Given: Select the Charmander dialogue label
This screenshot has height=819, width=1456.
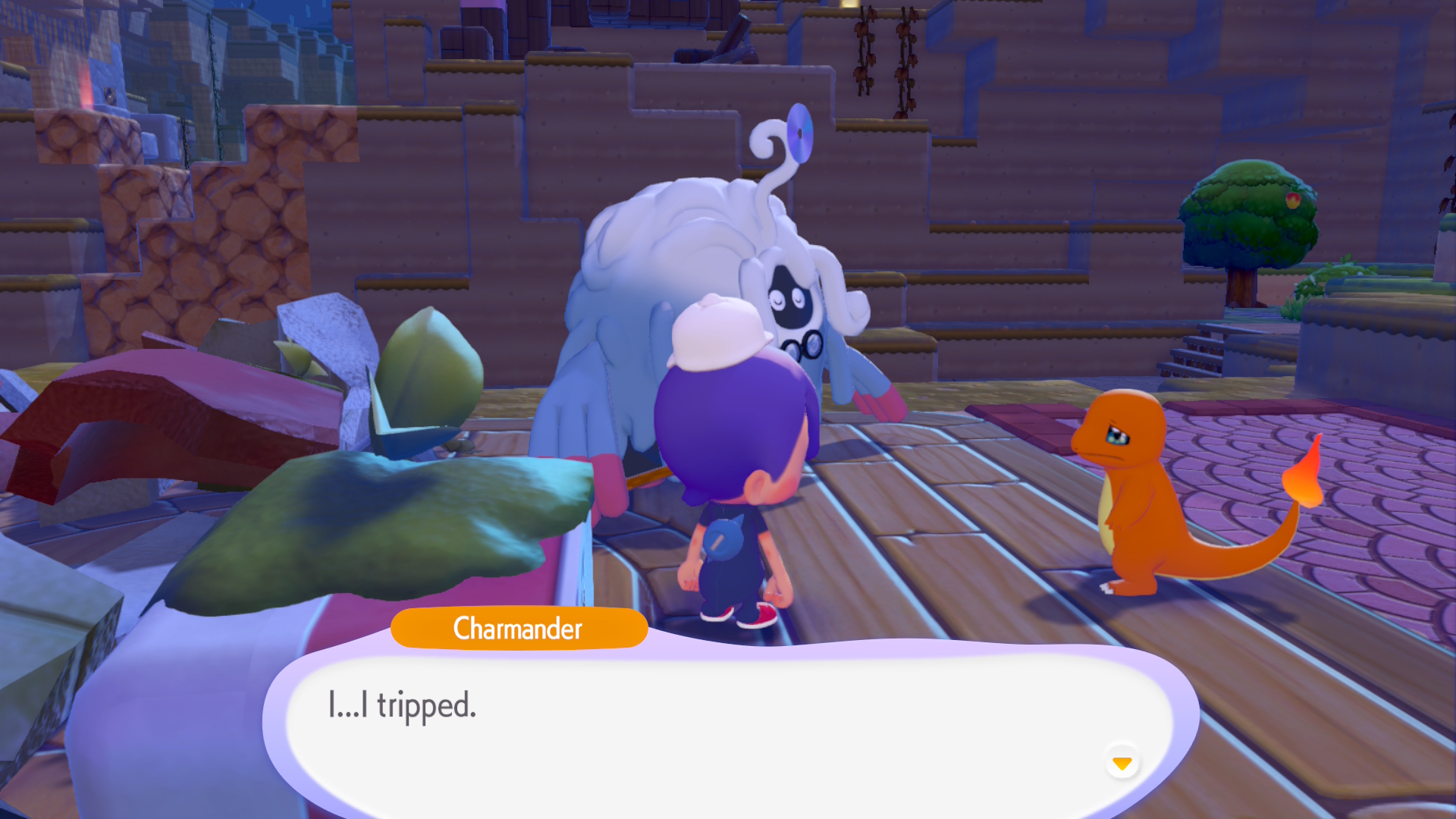Looking at the screenshot, I should point(519,629).
